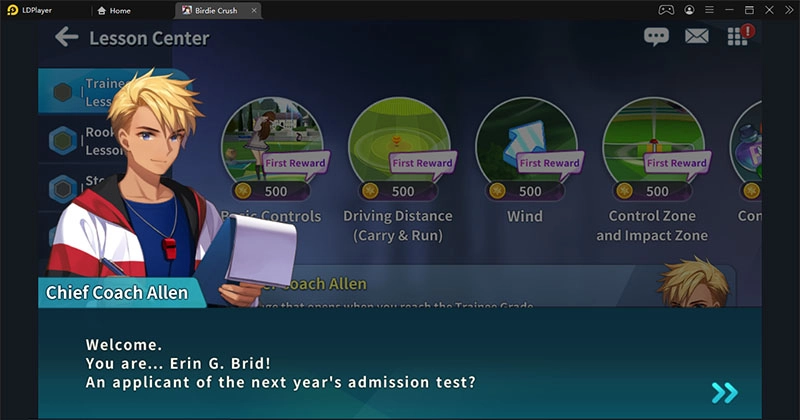Close the LDPlayer window
This screenshot has width=800, height=420.
coord(787,9)
